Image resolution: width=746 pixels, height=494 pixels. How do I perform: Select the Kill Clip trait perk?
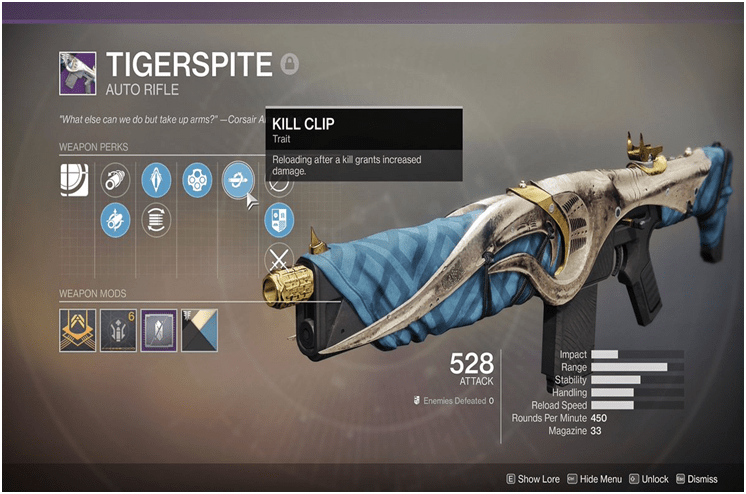tap(238, 180)
